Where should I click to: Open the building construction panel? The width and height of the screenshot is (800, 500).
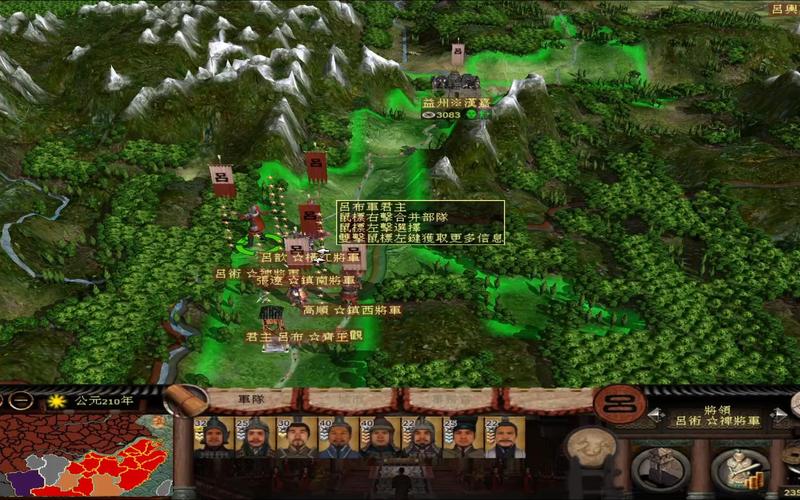(663, 468)
